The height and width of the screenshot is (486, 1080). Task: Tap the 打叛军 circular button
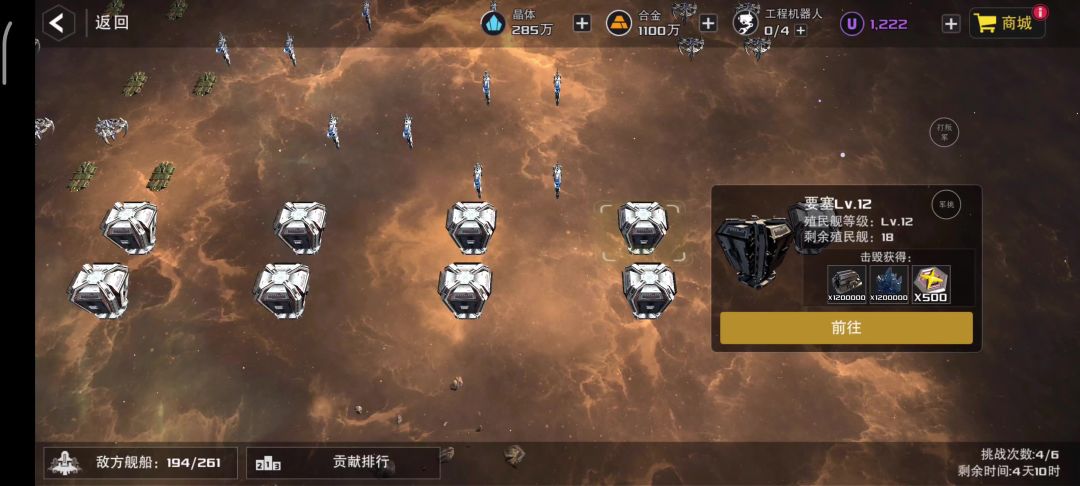pos(944,132)
